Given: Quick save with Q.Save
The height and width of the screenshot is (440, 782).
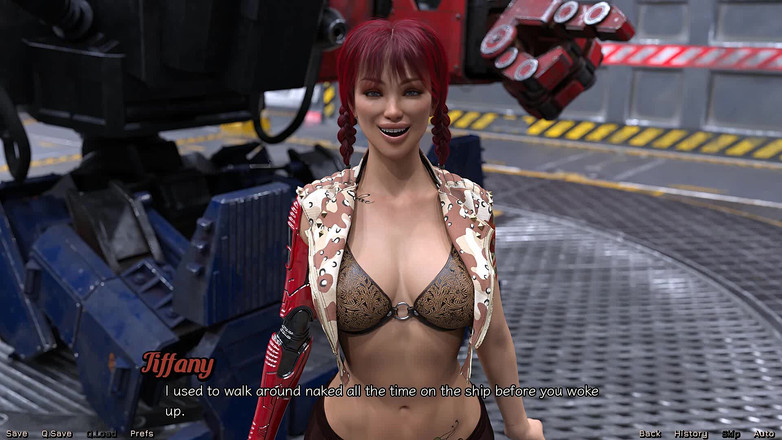Looking at the screenshot, I should click(56, 433).
